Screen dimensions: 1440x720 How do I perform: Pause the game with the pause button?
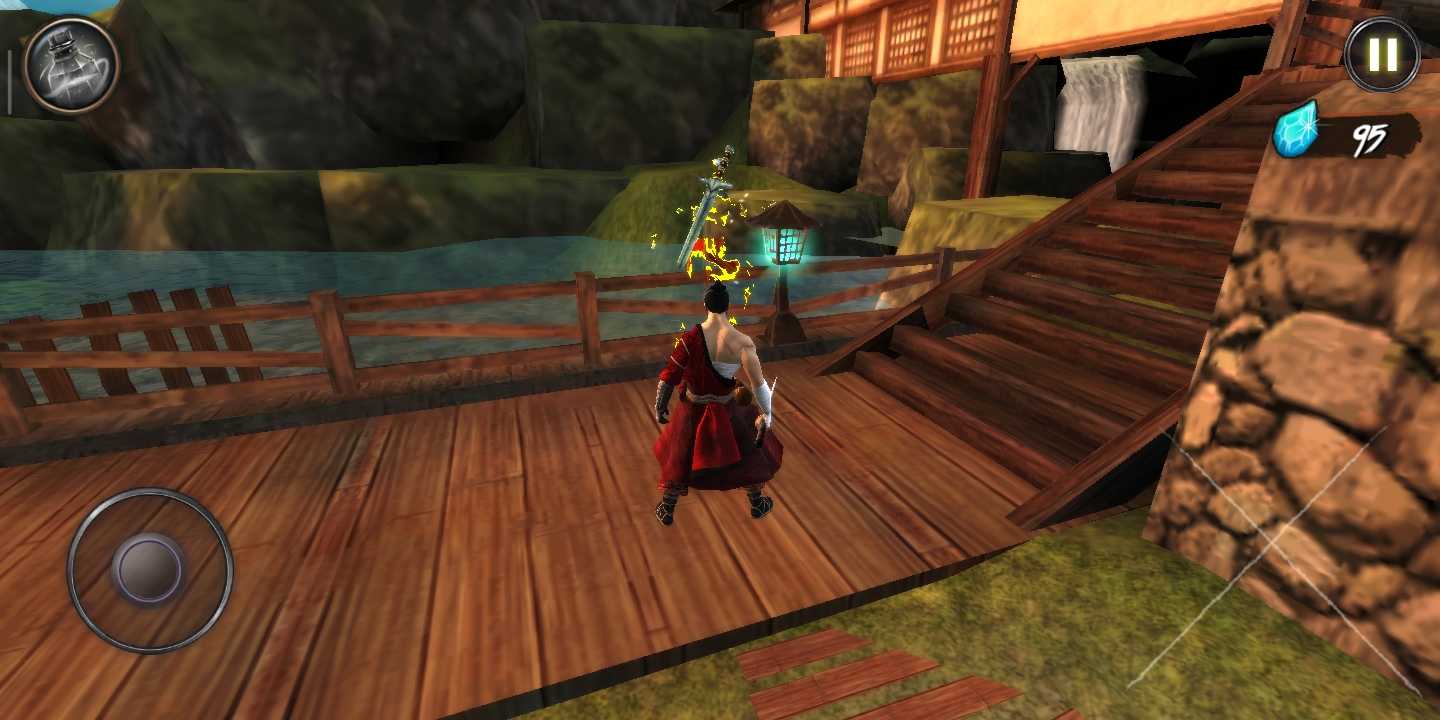tap(1382, 55)
